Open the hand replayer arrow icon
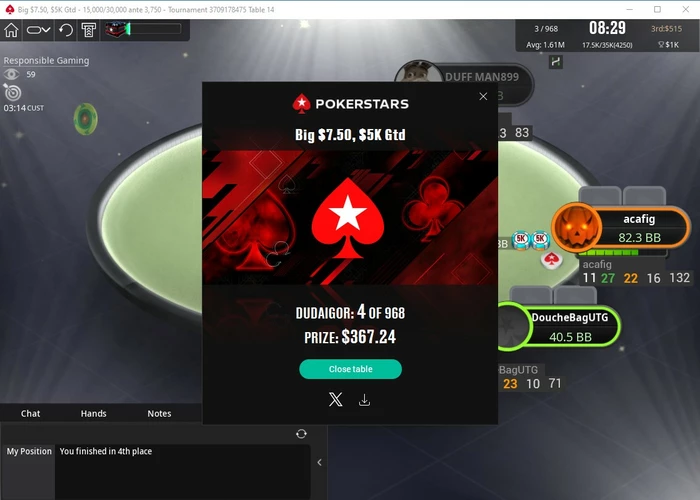The height and width of the screenshot is (500, 700). pyautogui.click(x=66, y=30)
